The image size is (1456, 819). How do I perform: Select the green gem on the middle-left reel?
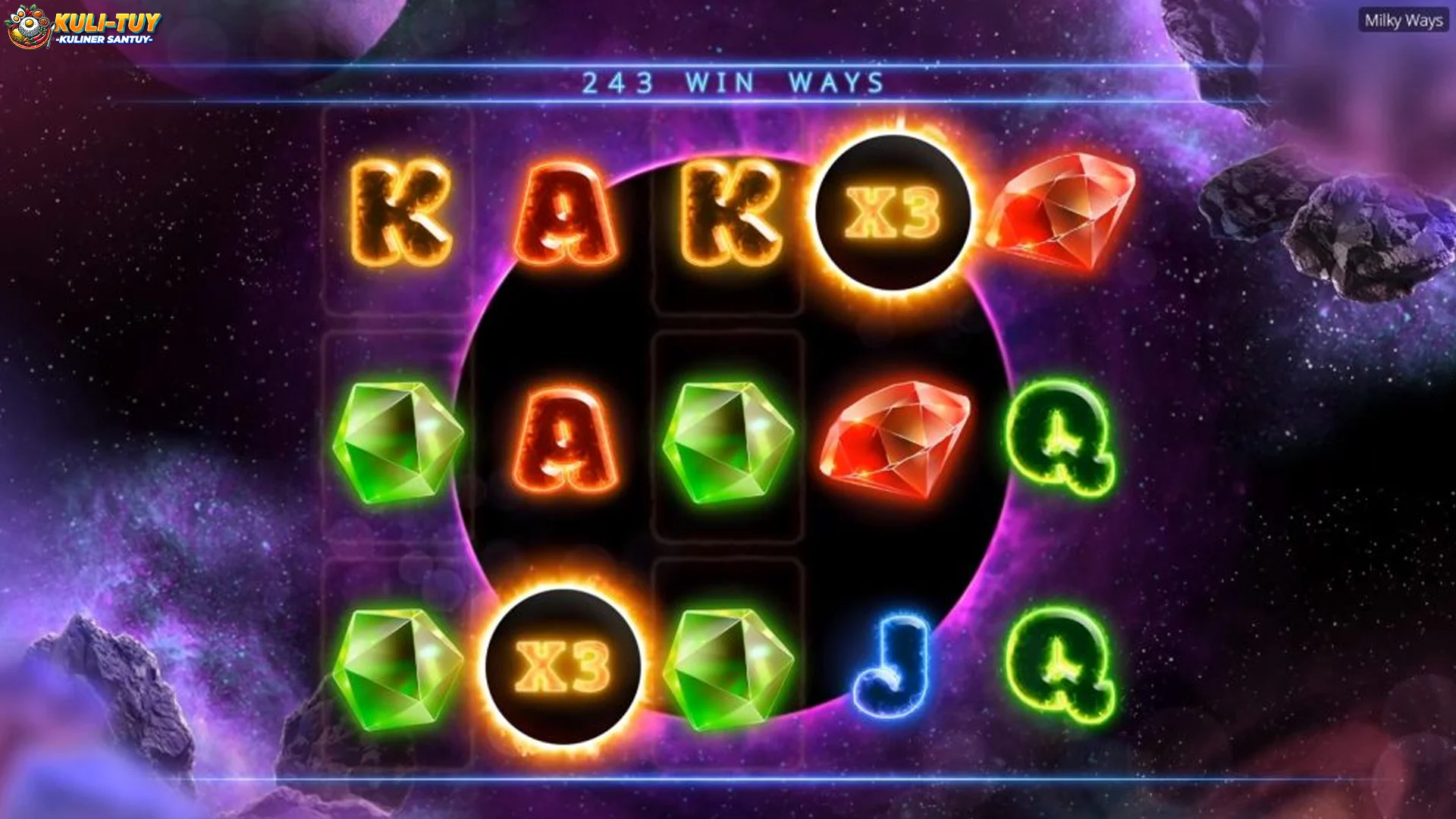point(402,444)
